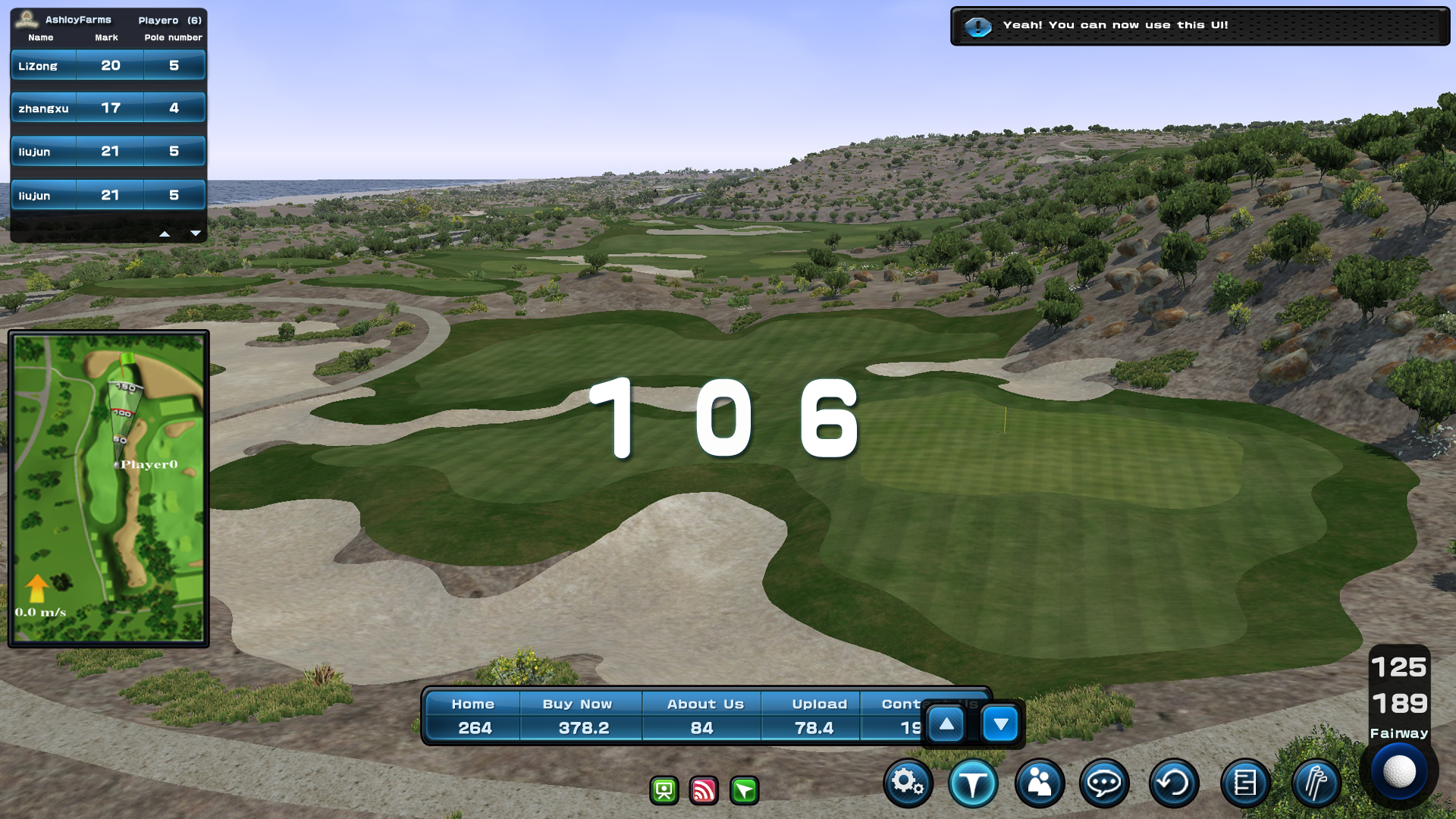Show the About Us tab
Screen dimensions: 1456x819
click(705, 704)
